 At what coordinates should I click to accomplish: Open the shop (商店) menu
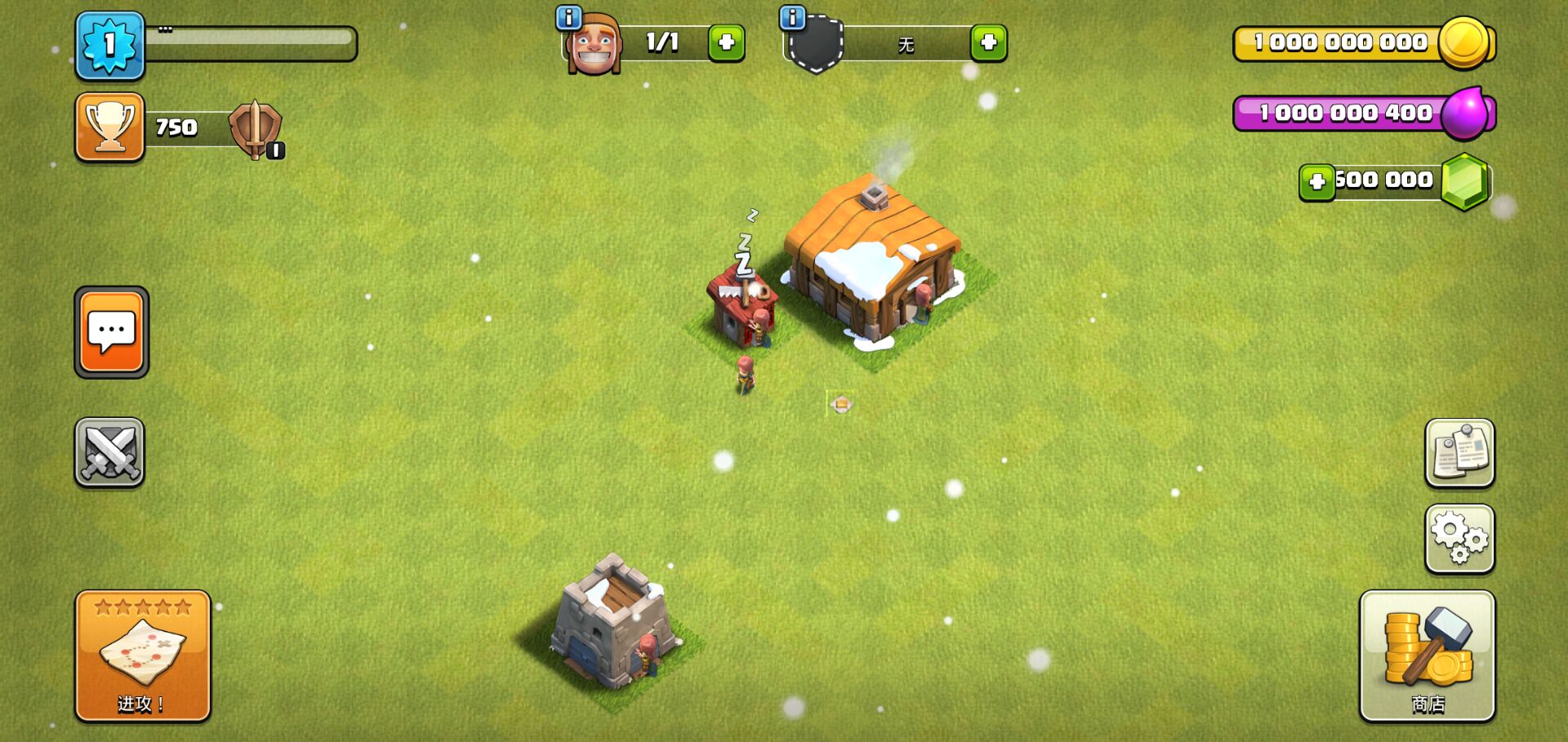click(1427, 655)
